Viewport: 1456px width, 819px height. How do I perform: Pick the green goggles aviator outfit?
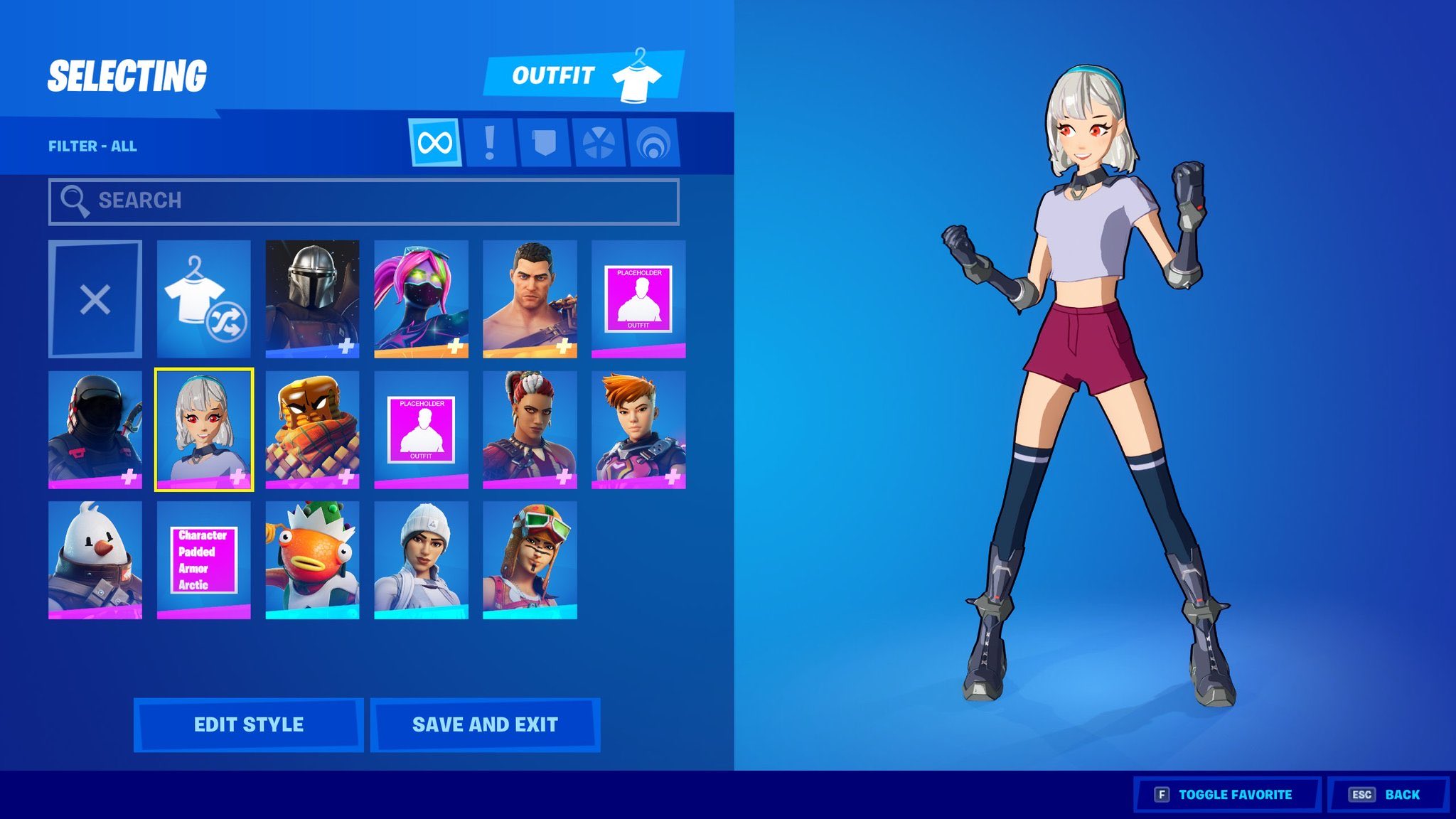(x=530, y=560)
